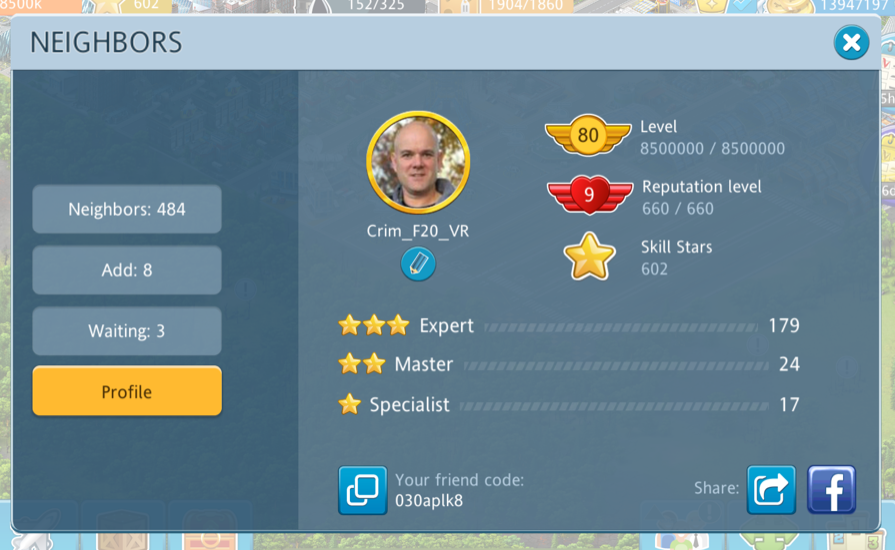Close the Neighbors window
The width and height of the screenshot is (895, 550).
[x=851, y=43]
